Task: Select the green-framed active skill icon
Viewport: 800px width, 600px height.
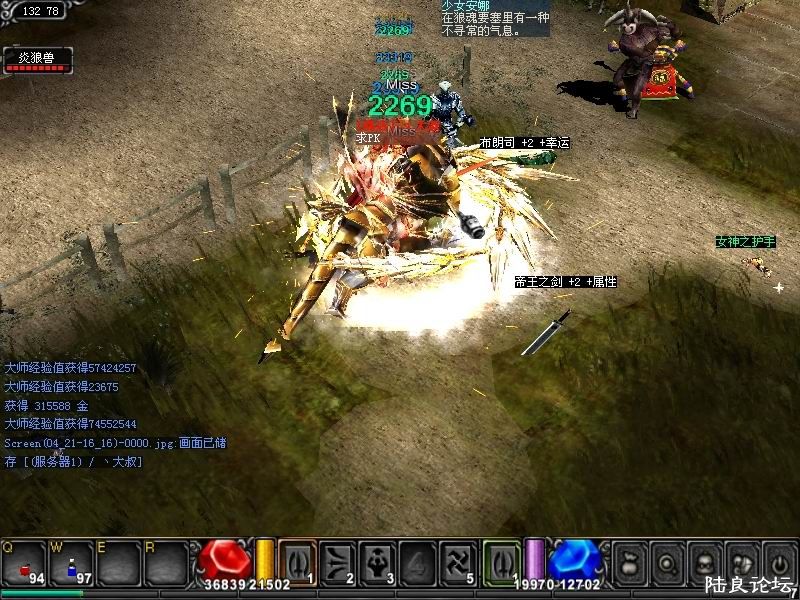Action: tap(502, 561)
